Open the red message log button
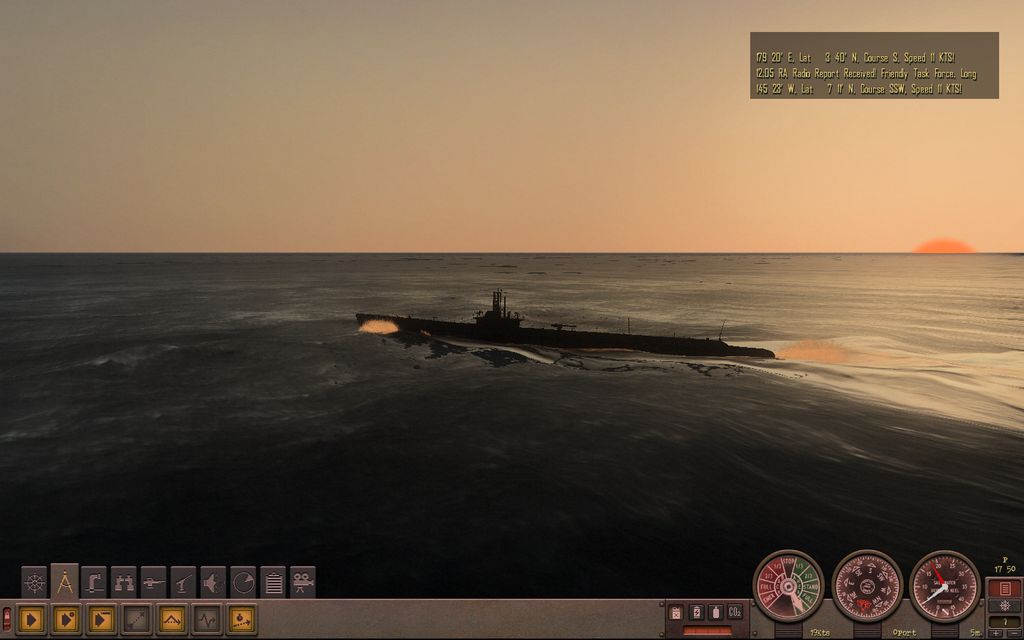The height and width of the screenshot is (640, 1024). click(x=1003, y=588)
